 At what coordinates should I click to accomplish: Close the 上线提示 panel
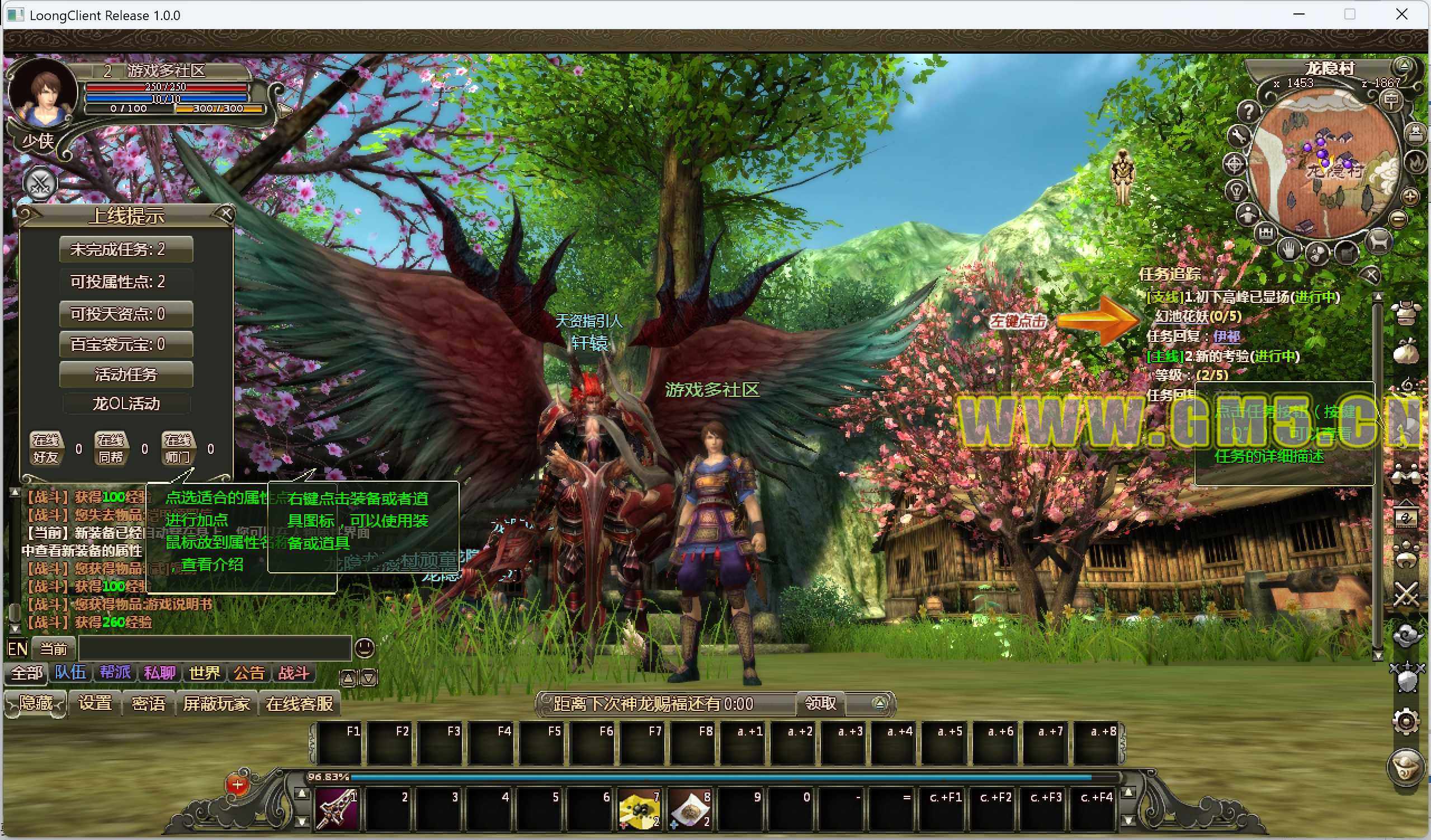click(x=226, y=213)
